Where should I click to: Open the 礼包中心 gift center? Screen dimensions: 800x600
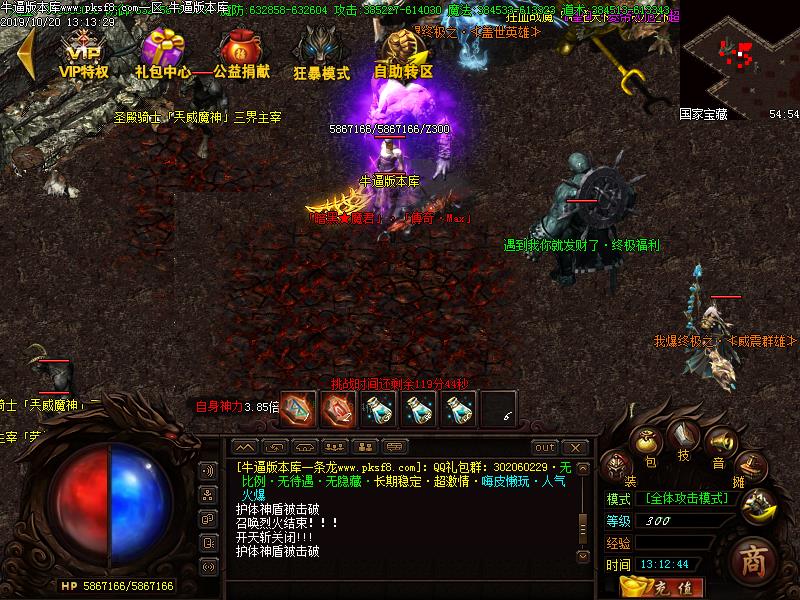tap(162, 54)
